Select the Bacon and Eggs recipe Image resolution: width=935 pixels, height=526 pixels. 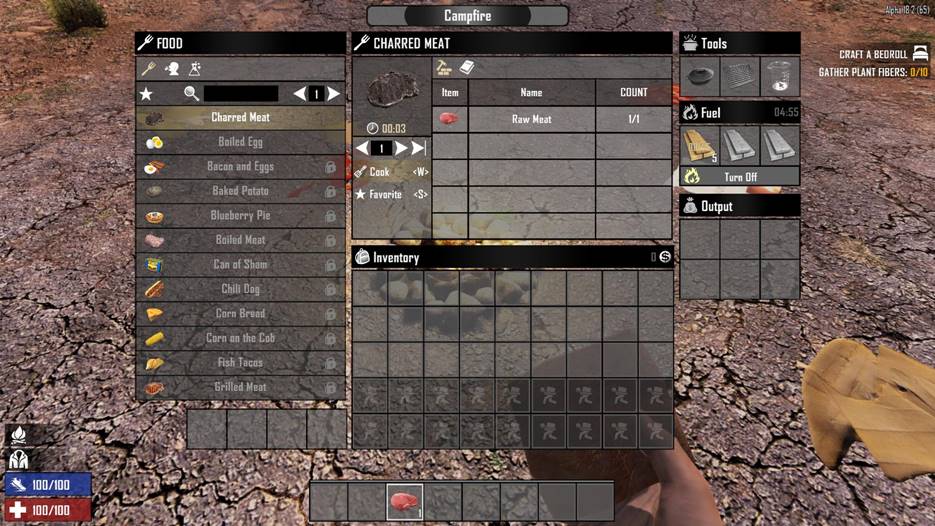pyautogui.click(x=240, y=167)
